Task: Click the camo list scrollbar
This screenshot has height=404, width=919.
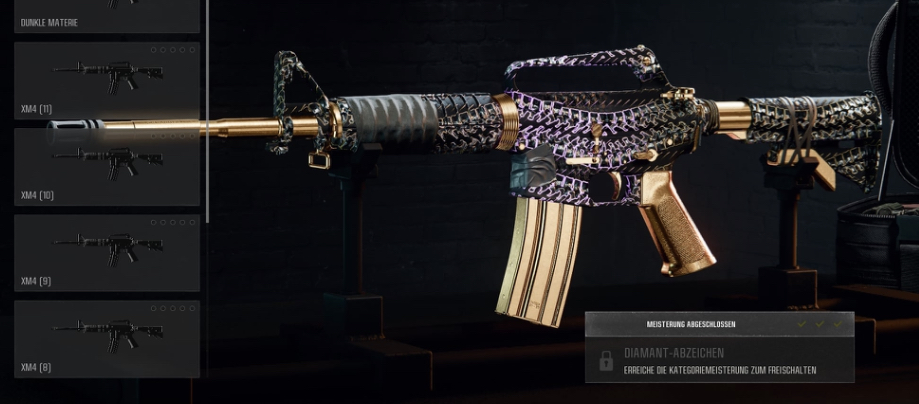Action: [x=207, y=110]
